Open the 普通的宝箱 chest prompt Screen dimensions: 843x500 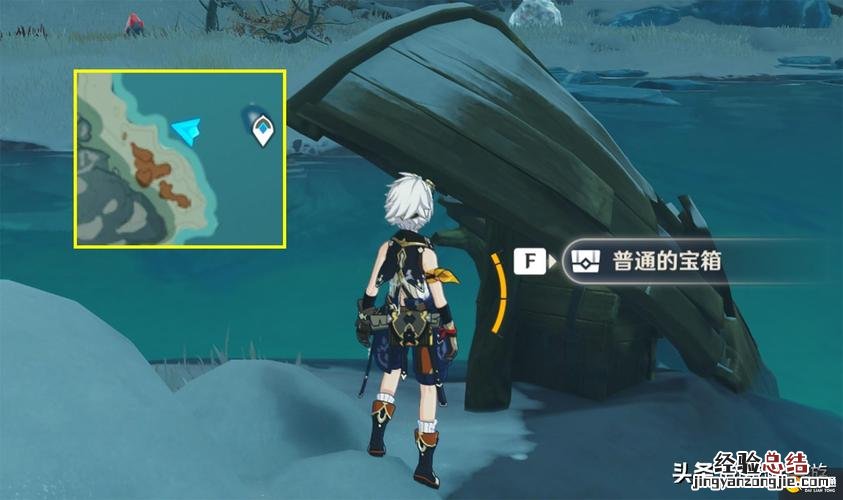click(650, 263)
